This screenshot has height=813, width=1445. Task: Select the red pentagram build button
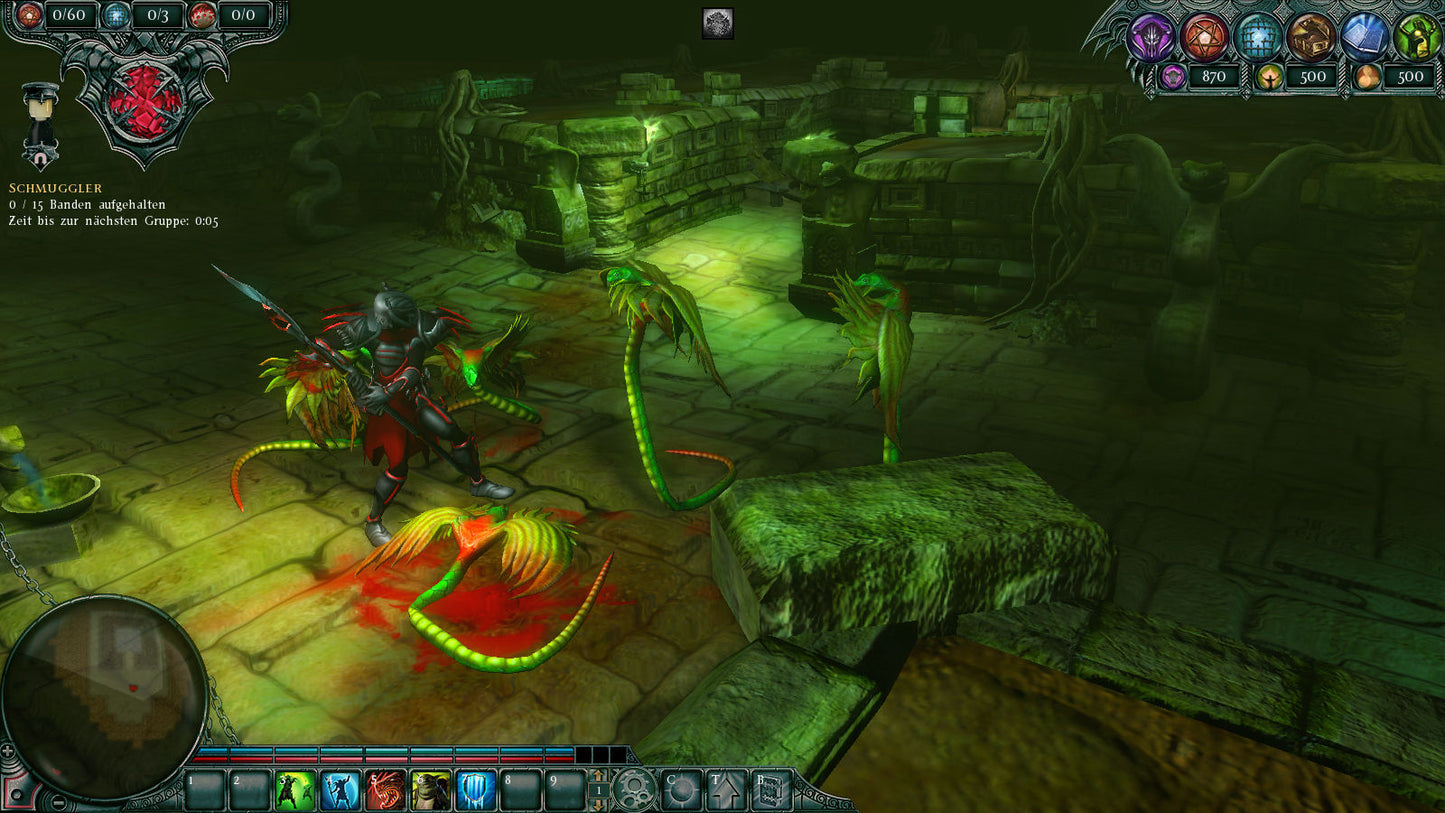click(x=1205, y=38)
